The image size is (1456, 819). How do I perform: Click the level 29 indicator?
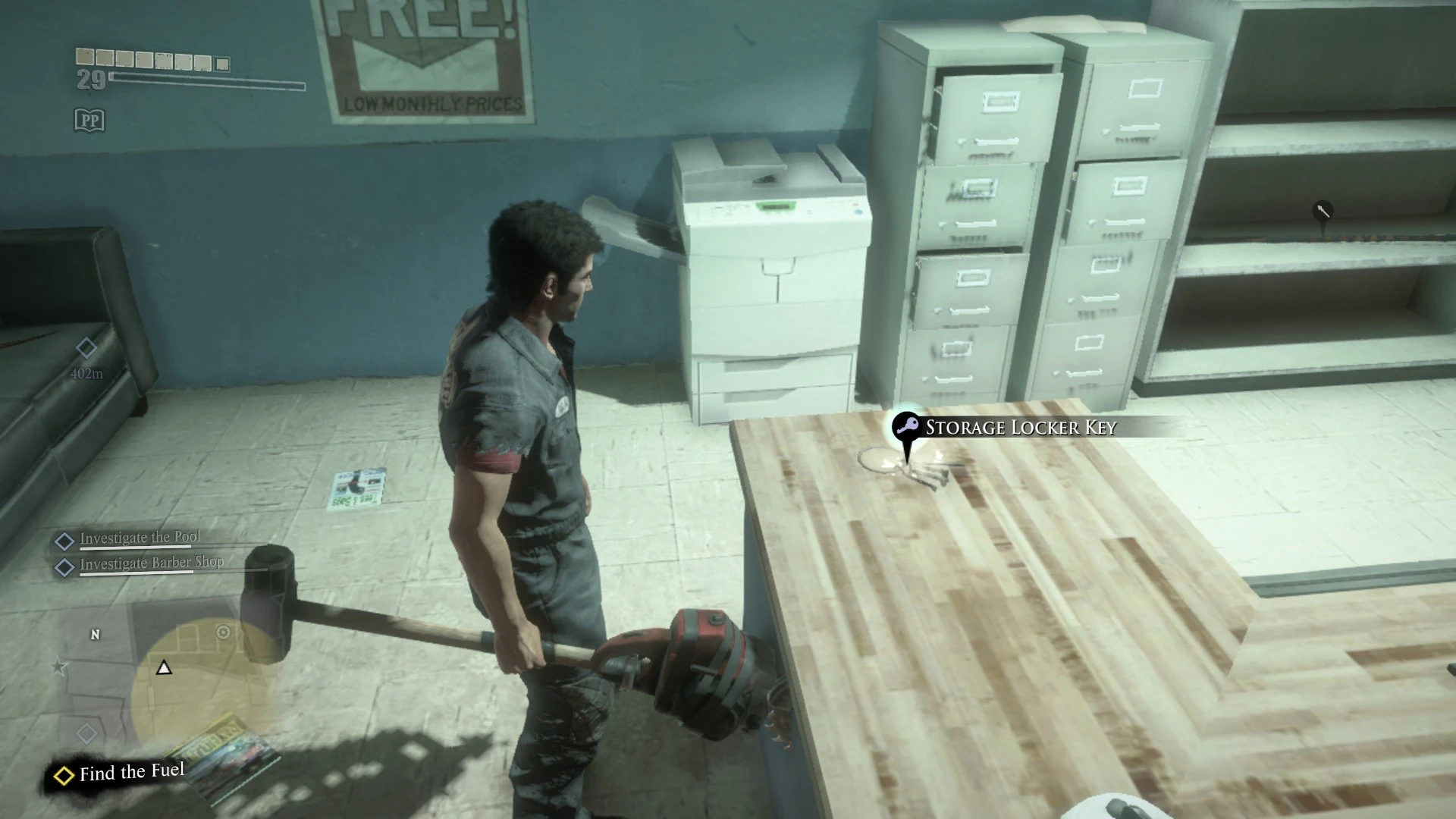tap(92, 80)
